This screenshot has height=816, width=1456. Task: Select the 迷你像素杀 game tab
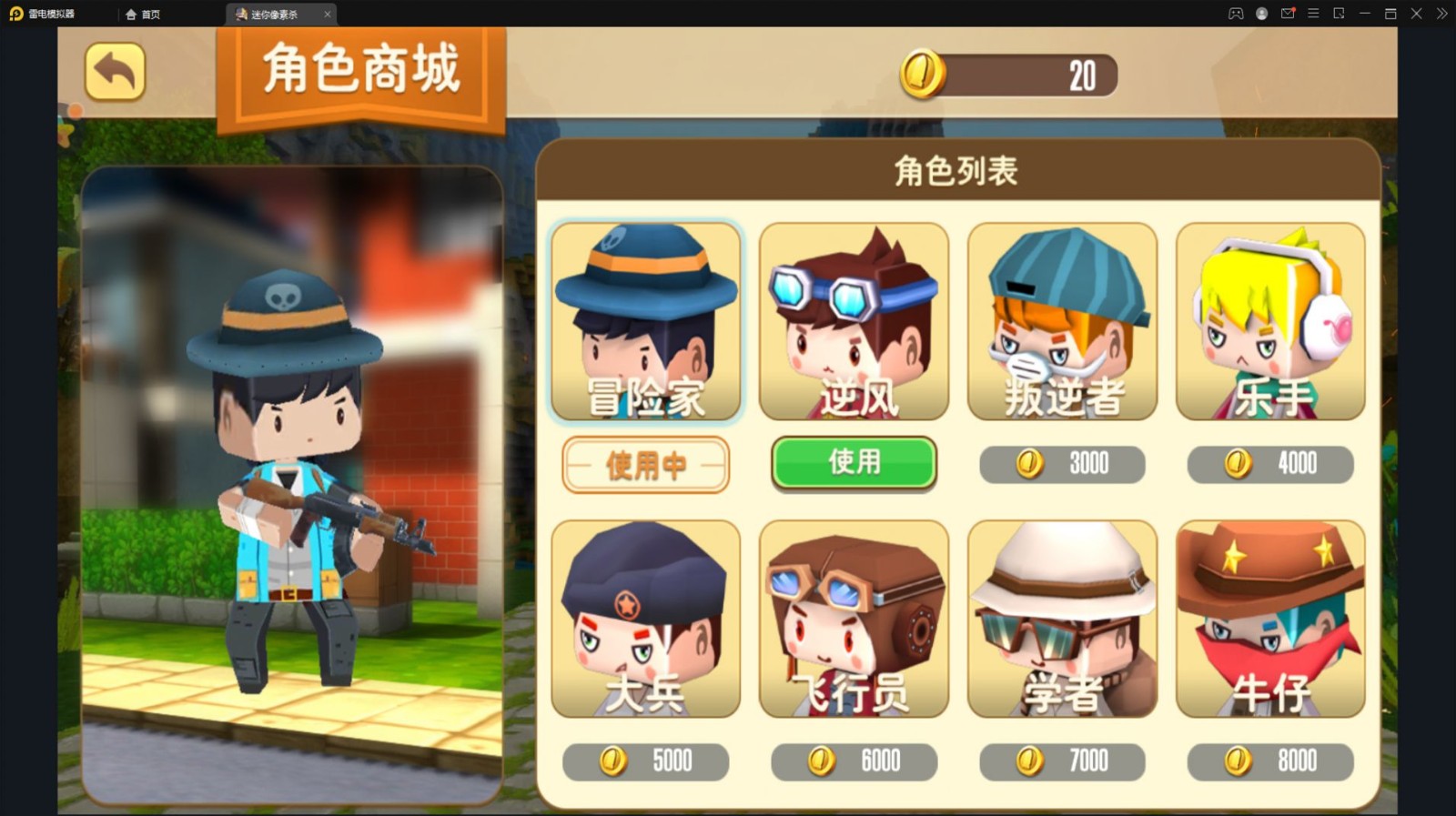(273, 15)
